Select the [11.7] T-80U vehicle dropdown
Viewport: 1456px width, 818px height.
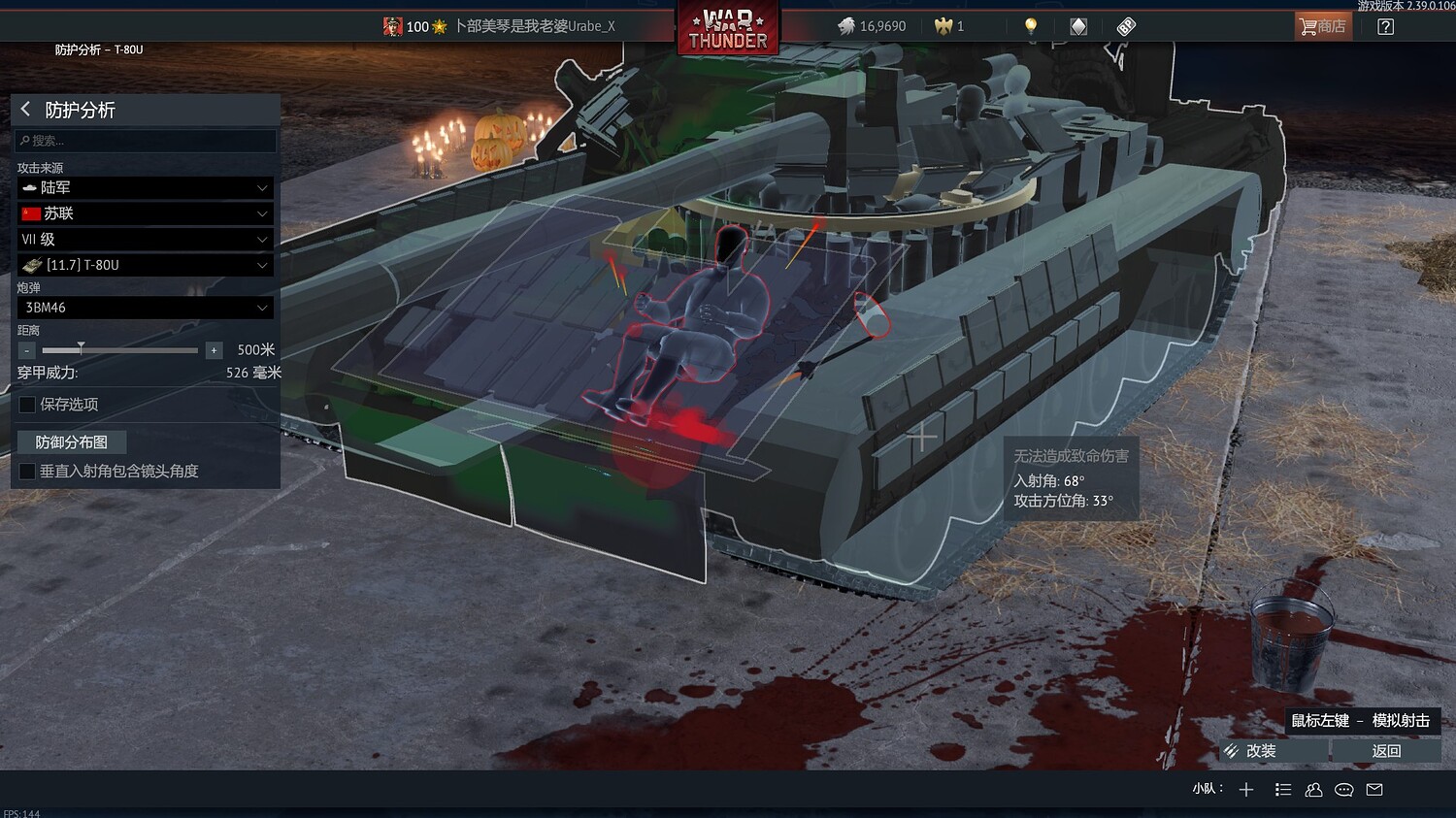[x=144, y=264]
